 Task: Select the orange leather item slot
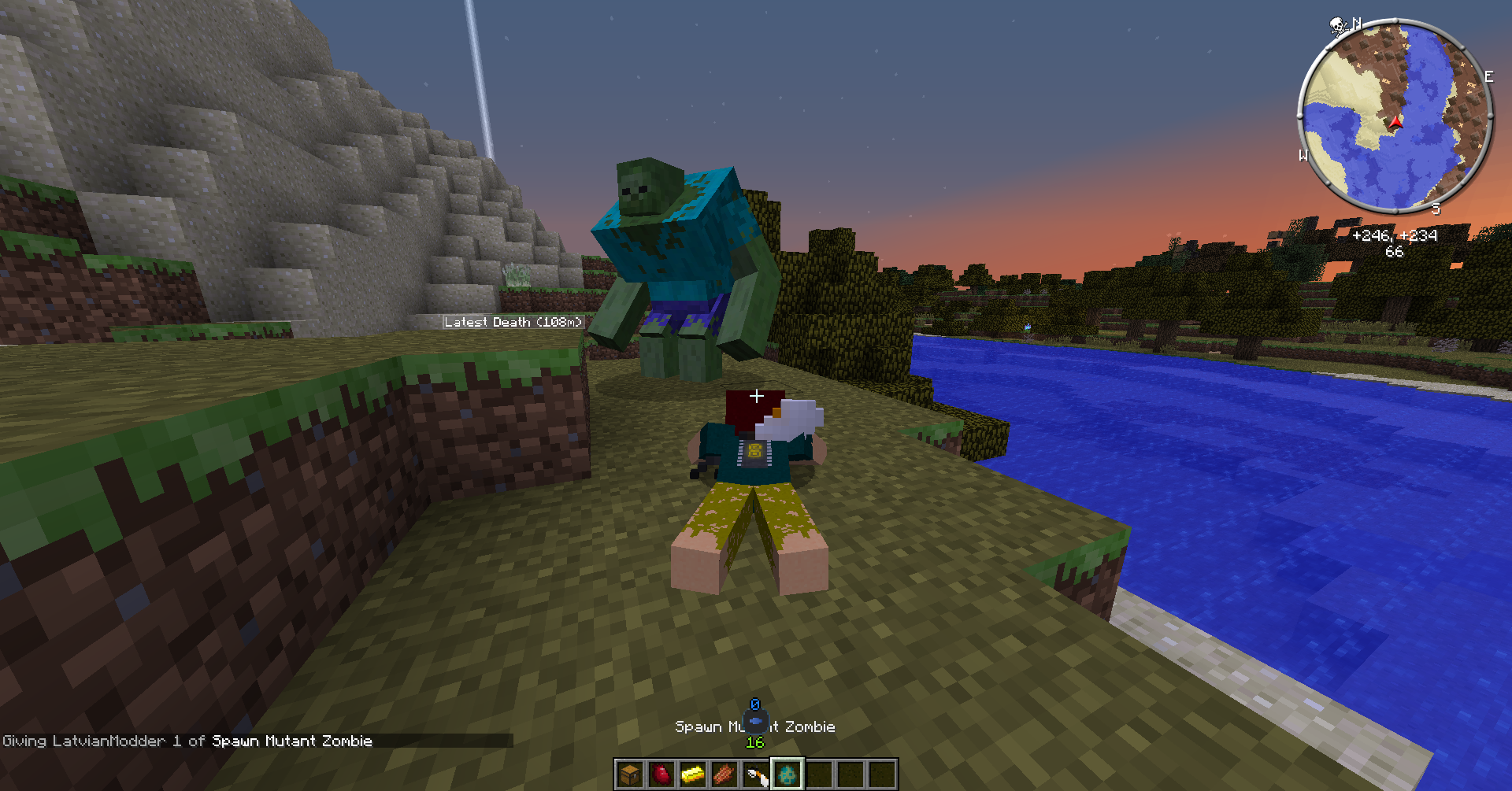tap(724, 774)
